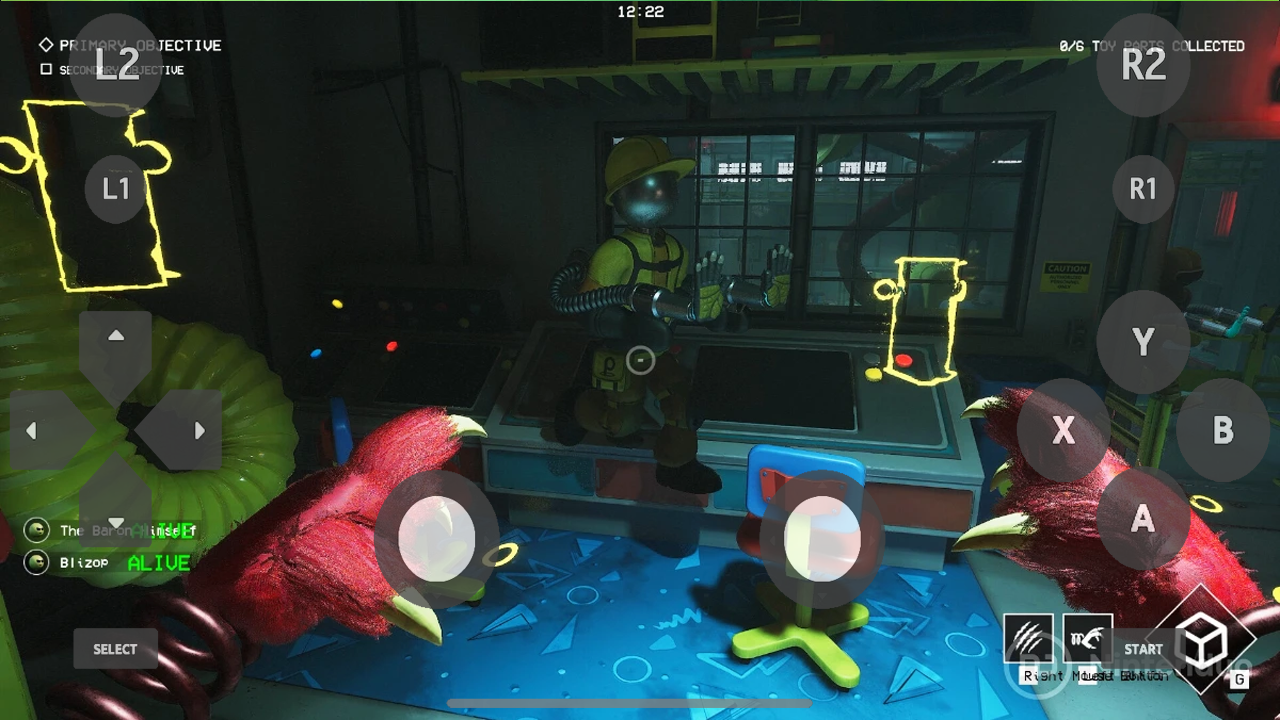Toggle the primary objective diamond marker
1280x720 pixels.
tap(44, 44)
